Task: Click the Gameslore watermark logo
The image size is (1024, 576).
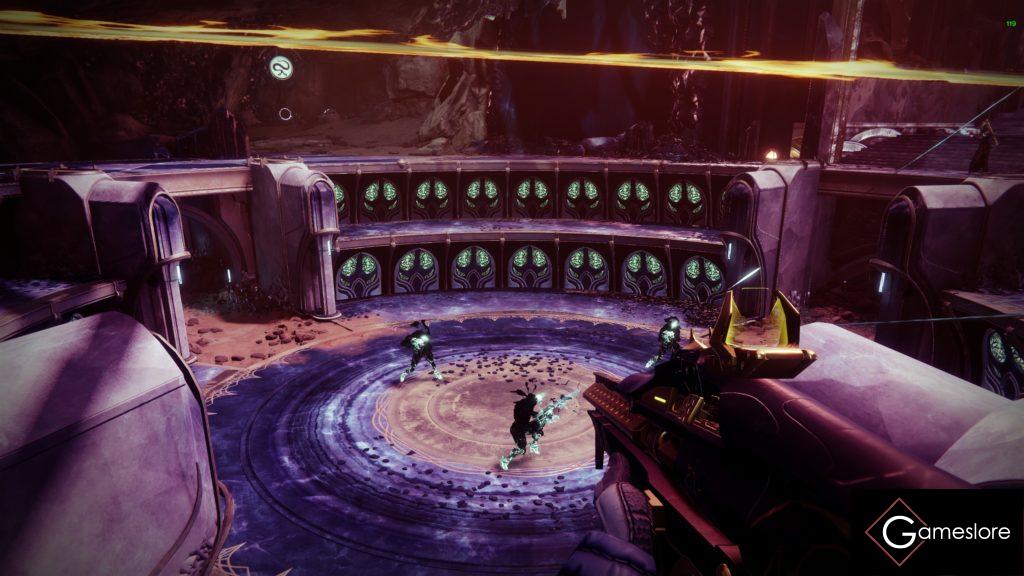Action: pyautogui.click(x=936, y=531)
